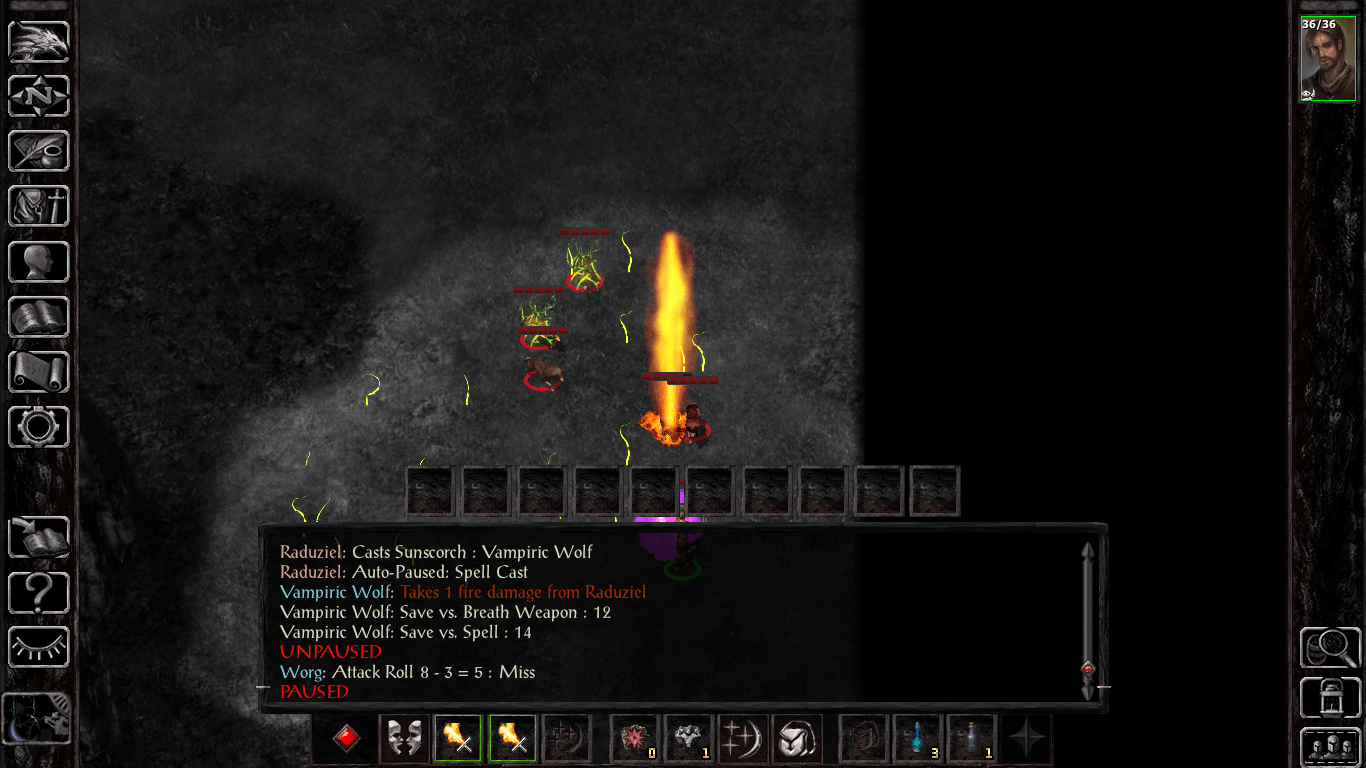Click Raduziel's character portrait
The image size is (1366, 768).
pyautogui.click(x=1328, y=55)
